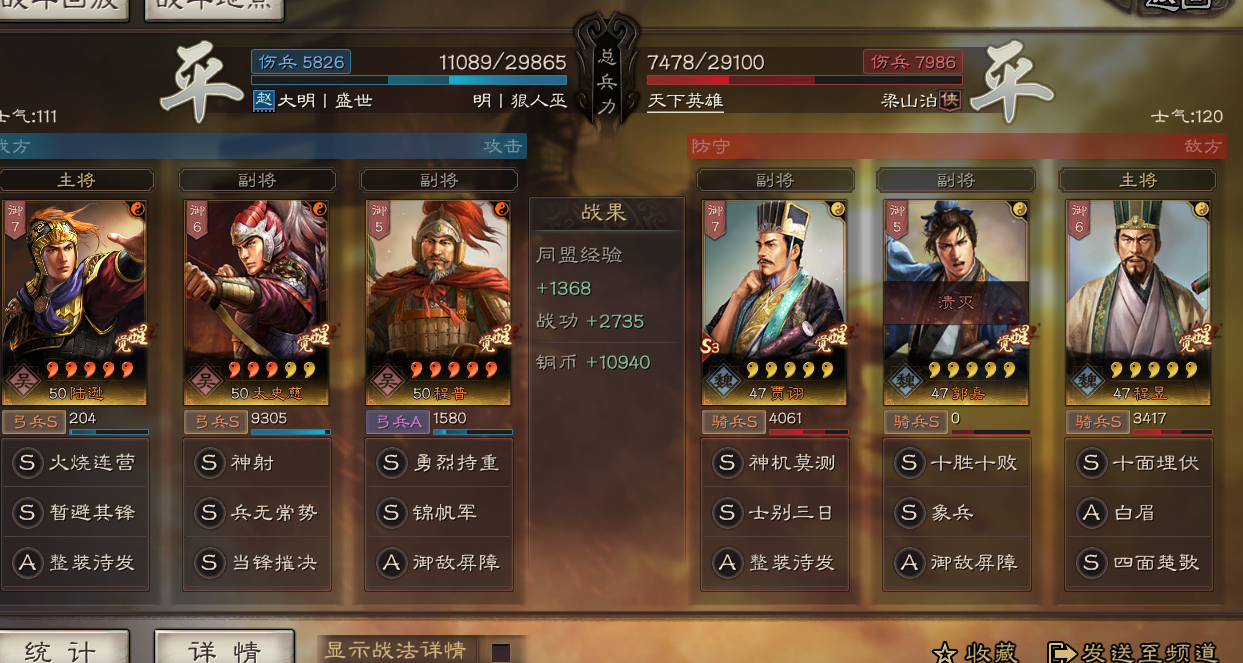1243x663 pixels.
Task: Select the 程昱 hero card
Action: 1138,302
